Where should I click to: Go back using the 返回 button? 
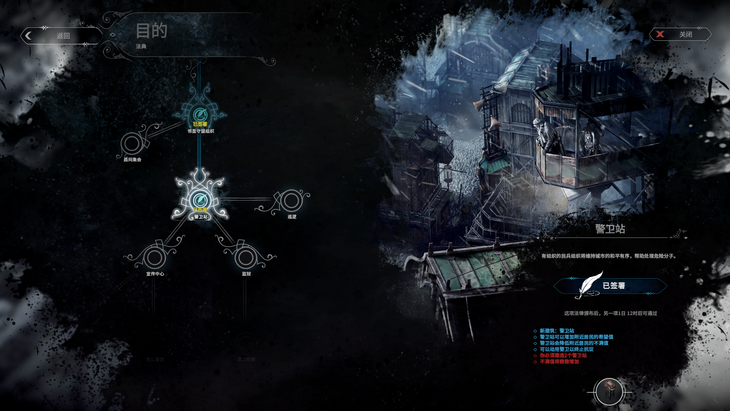click(x=62, y=35)
